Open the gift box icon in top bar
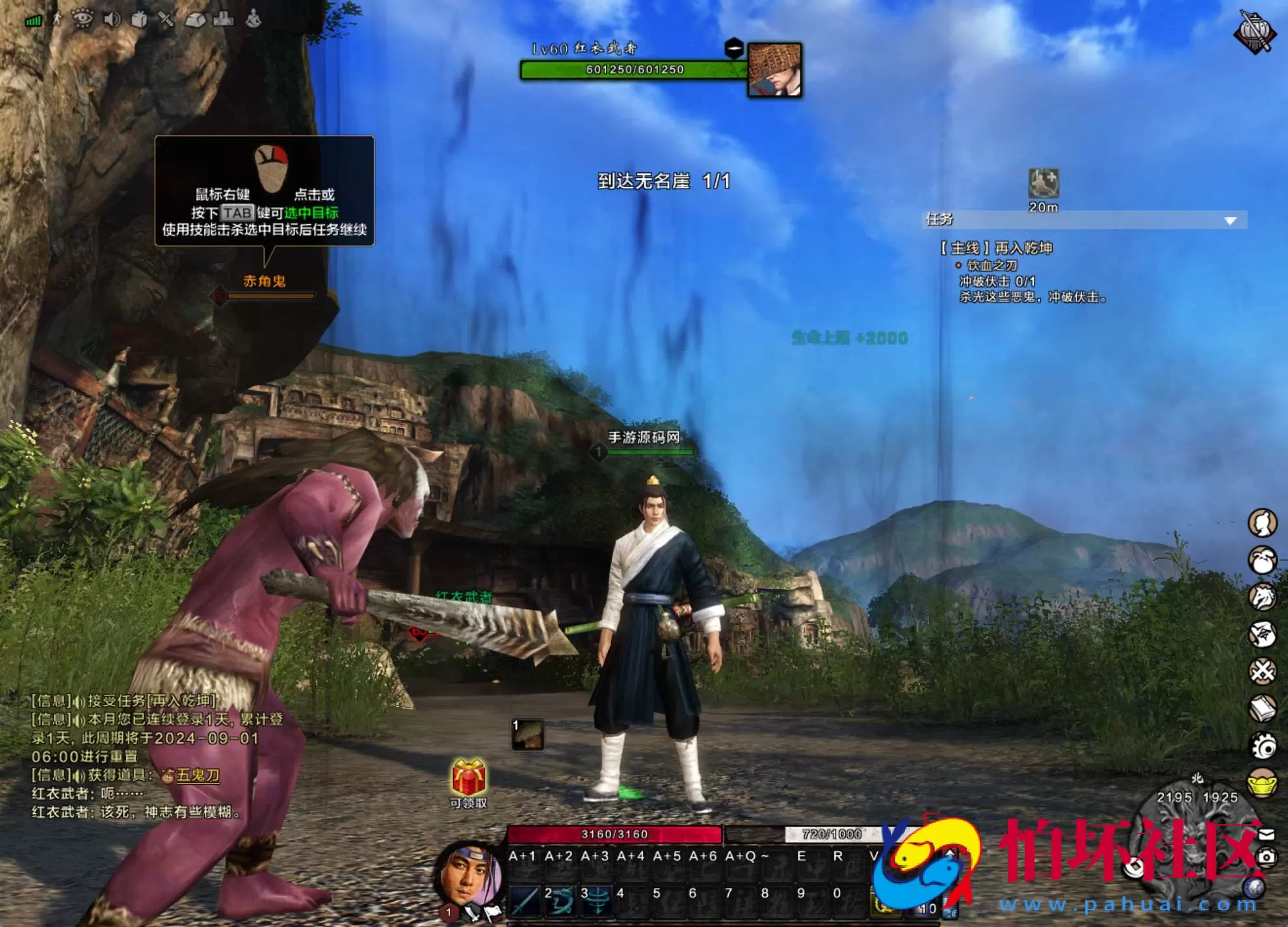Screen dimensions: 1288x927 [139, 20]
